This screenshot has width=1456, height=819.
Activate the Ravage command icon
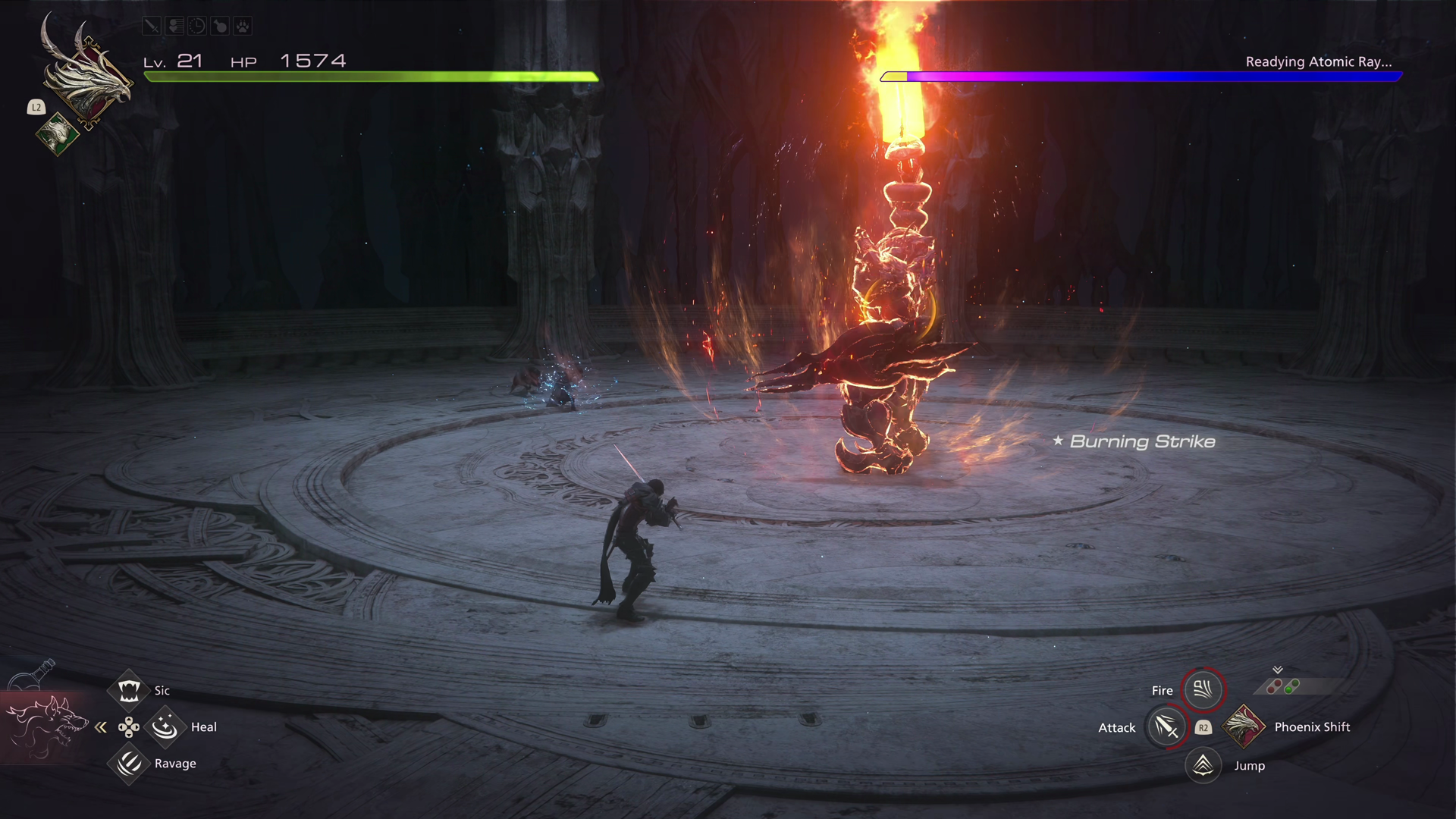(x=129, y=763)
